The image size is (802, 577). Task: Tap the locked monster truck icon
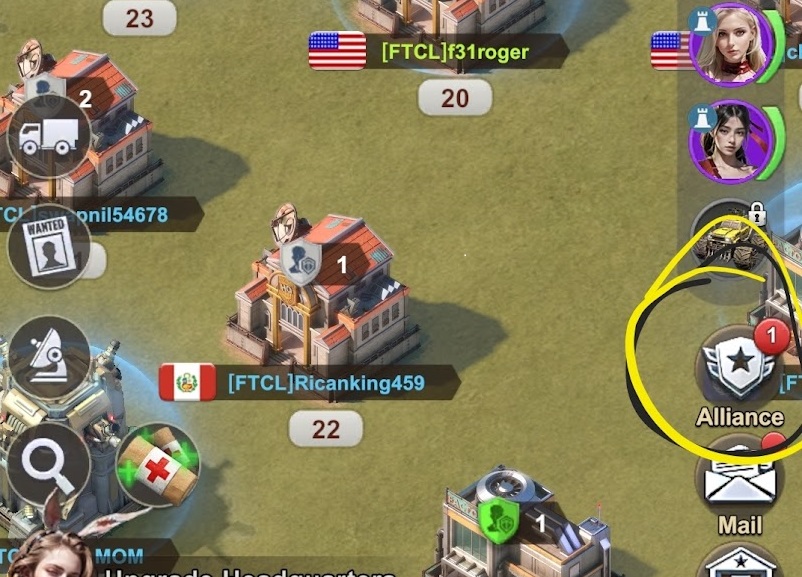(x=733, y=238)
